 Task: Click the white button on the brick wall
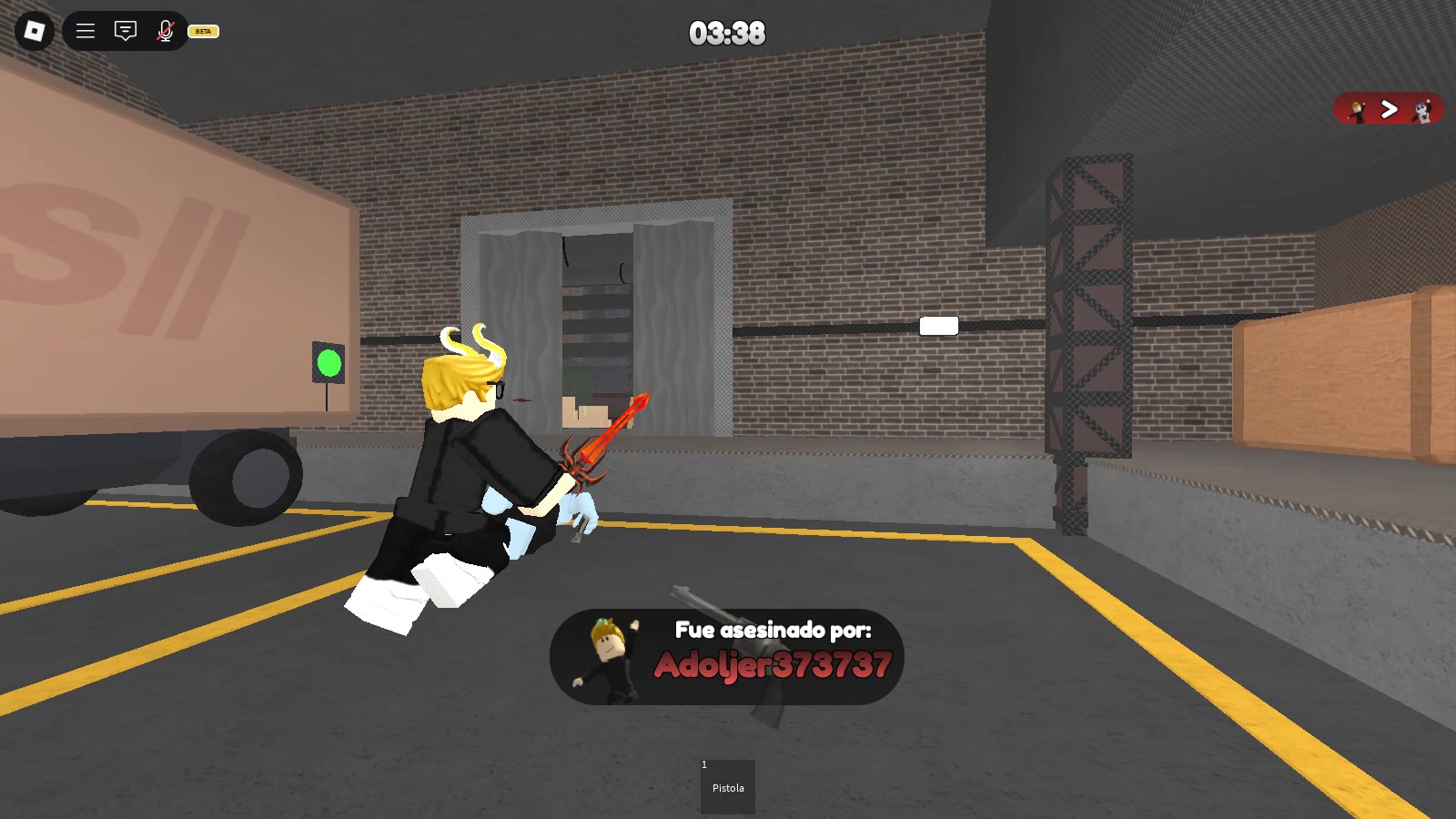click(x=938, y=324)
